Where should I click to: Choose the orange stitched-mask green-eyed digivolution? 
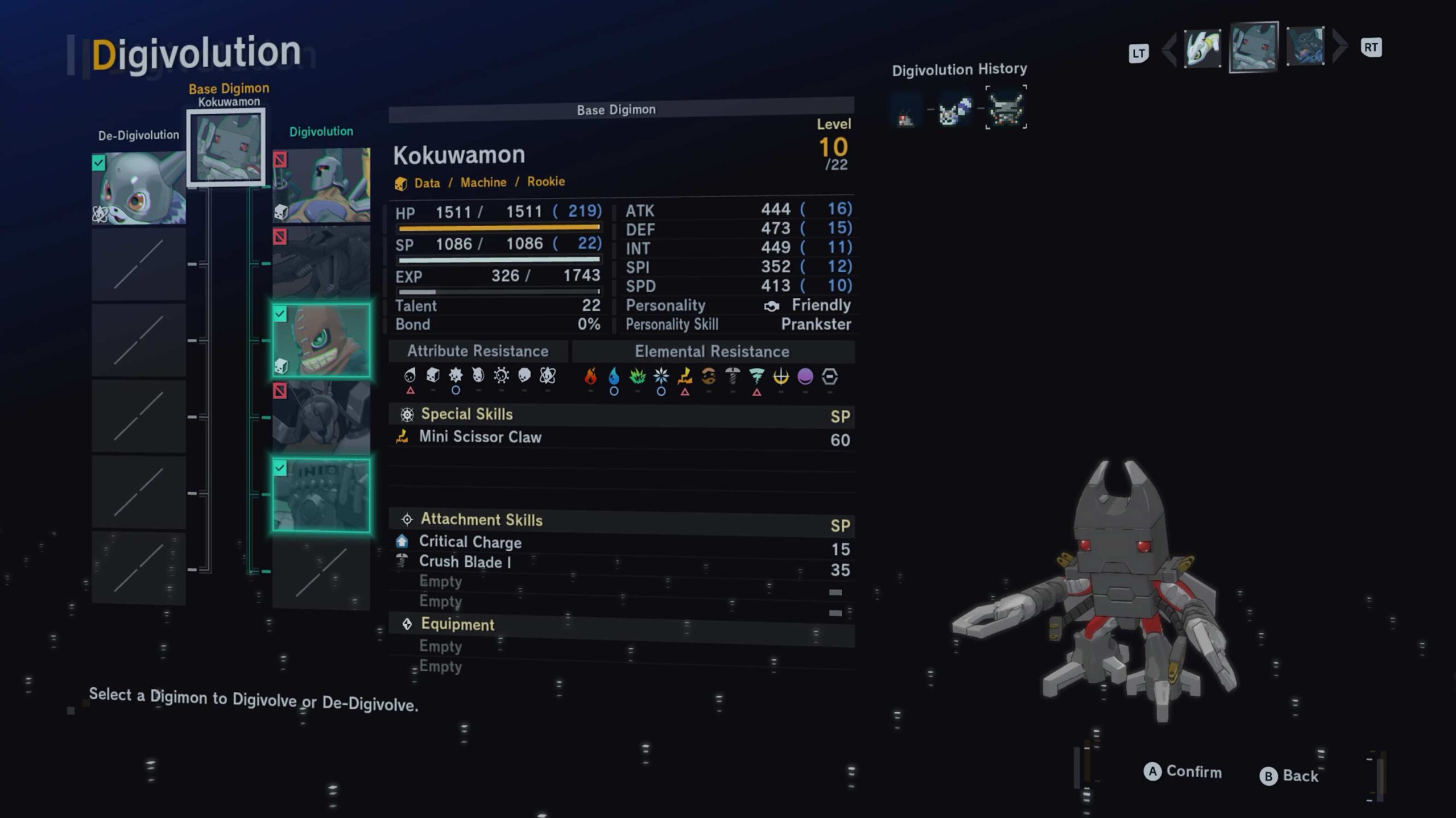(321, 341)
